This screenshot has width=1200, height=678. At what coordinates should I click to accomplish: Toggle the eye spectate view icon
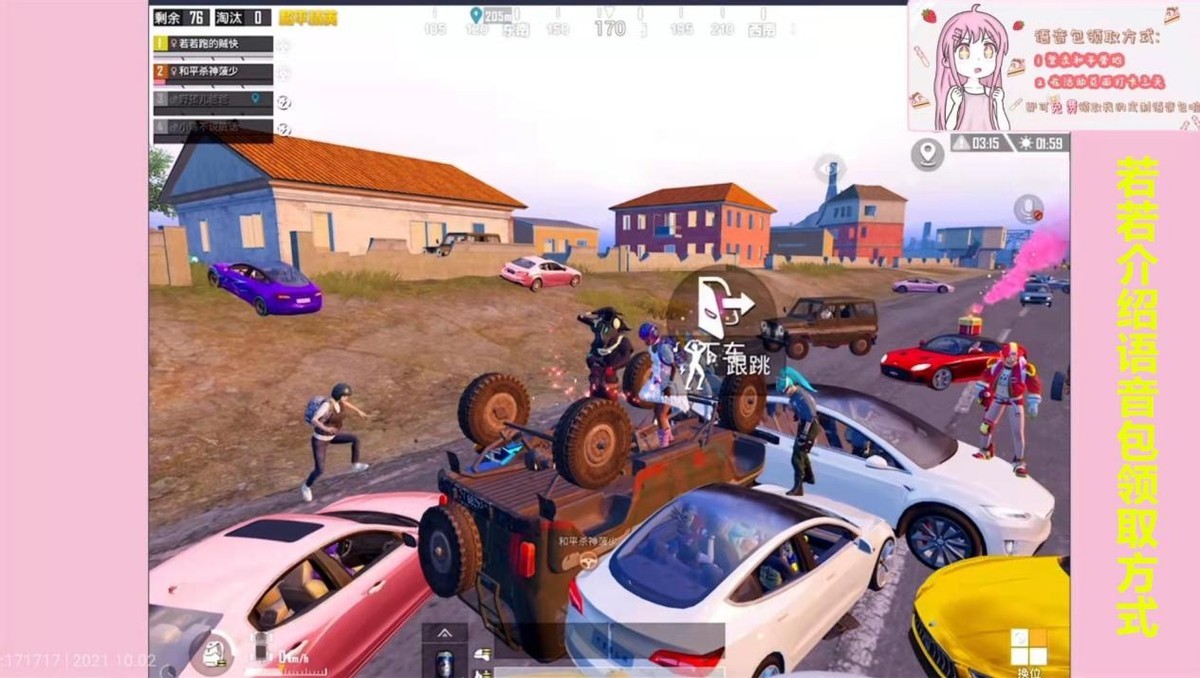click(x=829, y=167)
